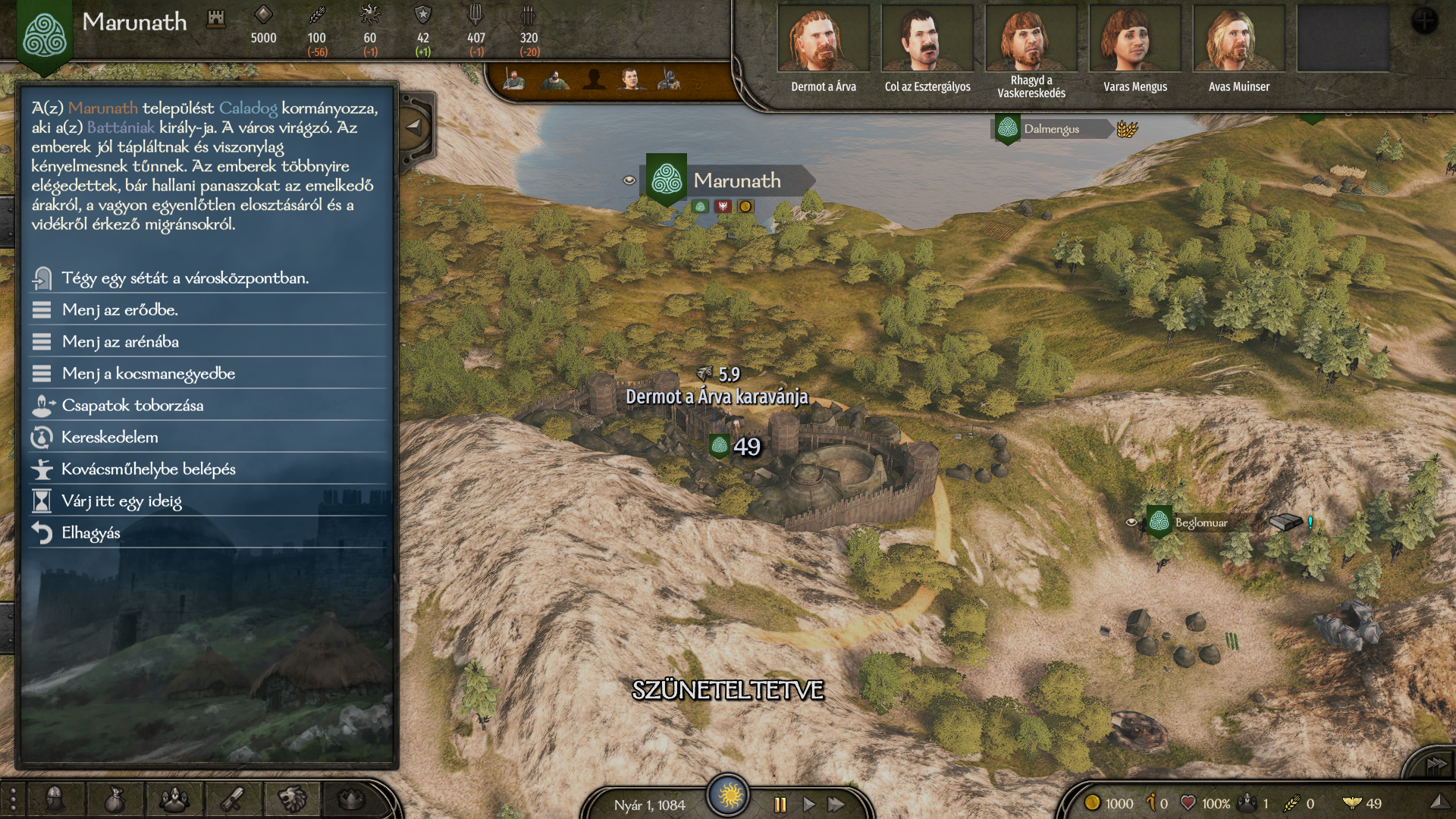Select 'Menj a kocsmanegyedbe' tavern option
Viewport: 1456px width, 819px height.
point(149,374)
